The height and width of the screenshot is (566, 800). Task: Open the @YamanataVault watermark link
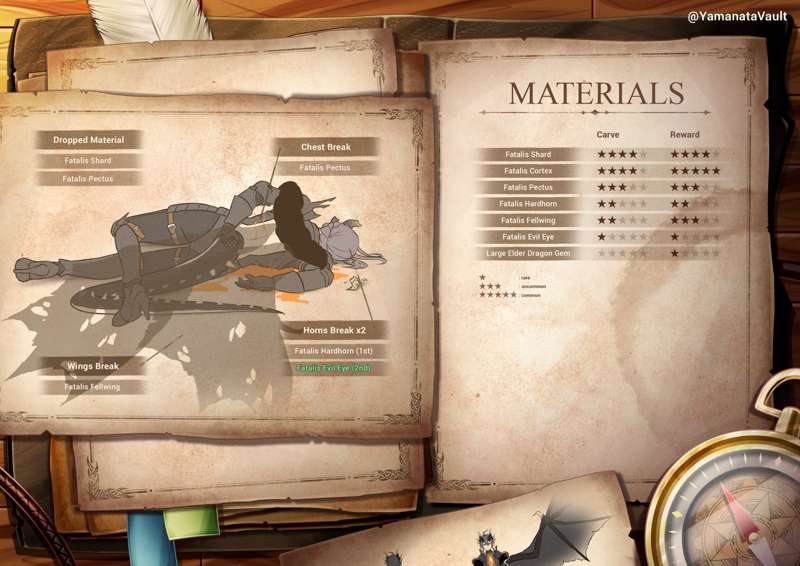point(737,16)
